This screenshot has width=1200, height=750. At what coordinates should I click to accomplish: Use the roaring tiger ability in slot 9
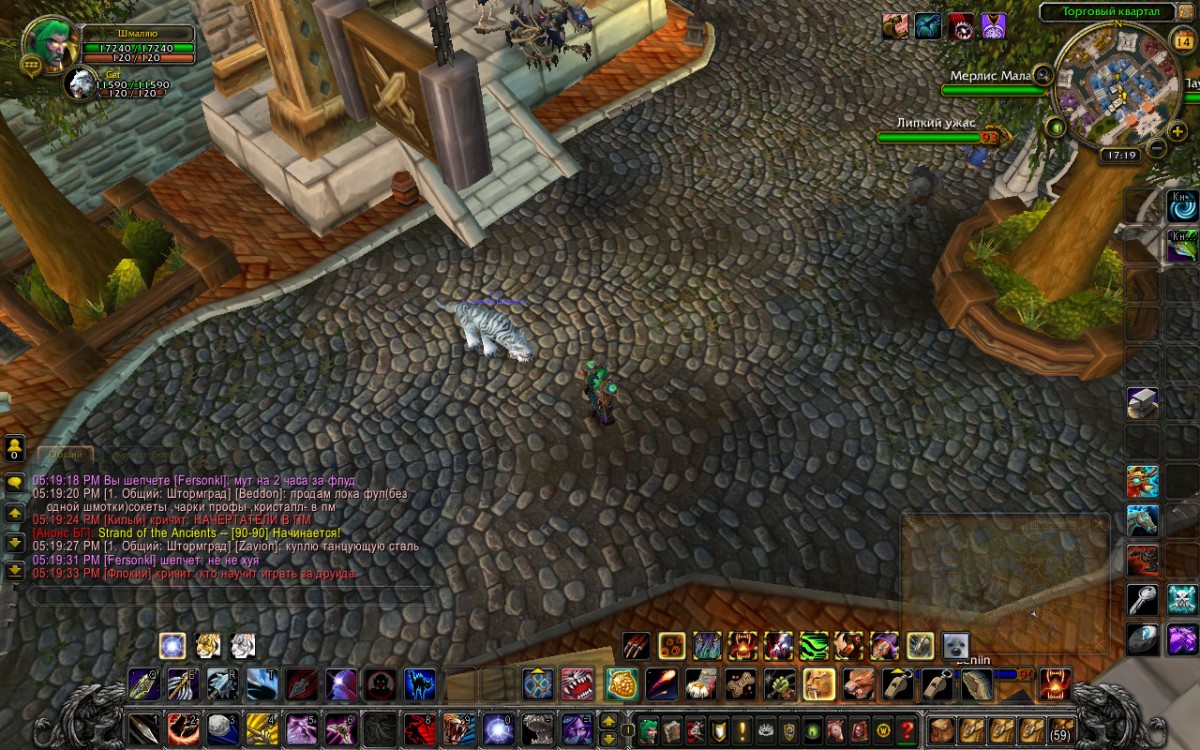point(457,728)
